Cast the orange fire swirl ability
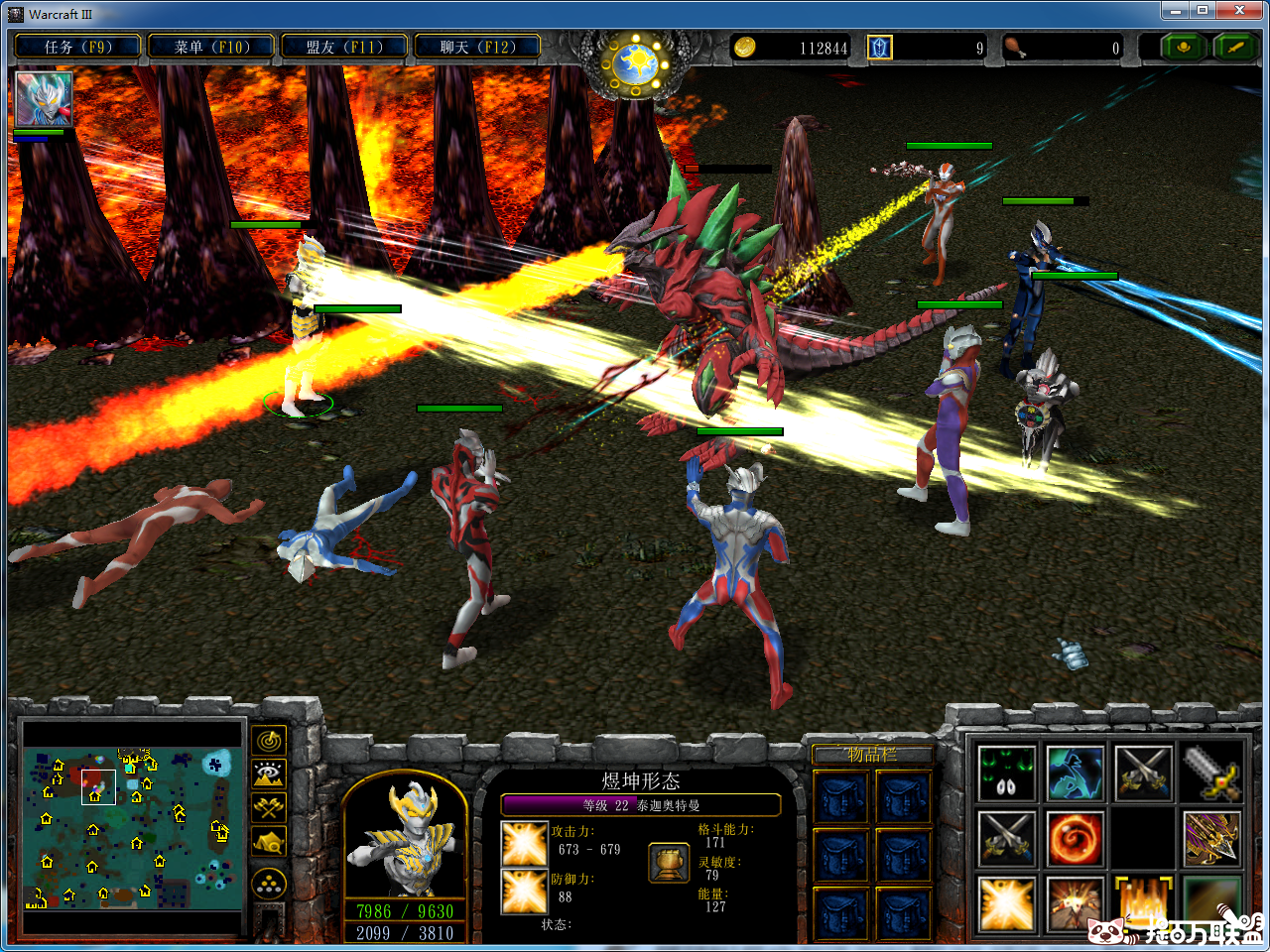 point(1075,839)
